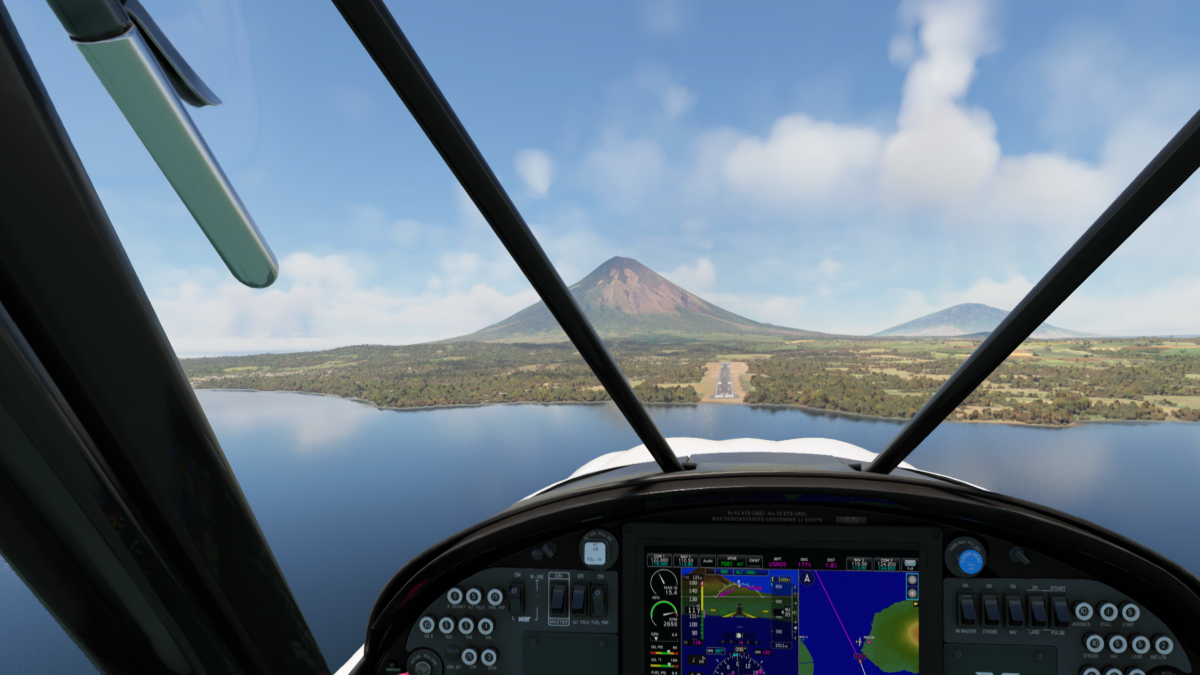Viewport: 1200px width, 675px height.
Task: Click the AVIONICS circuit breaker
Action: click(x=1083, y=611)
